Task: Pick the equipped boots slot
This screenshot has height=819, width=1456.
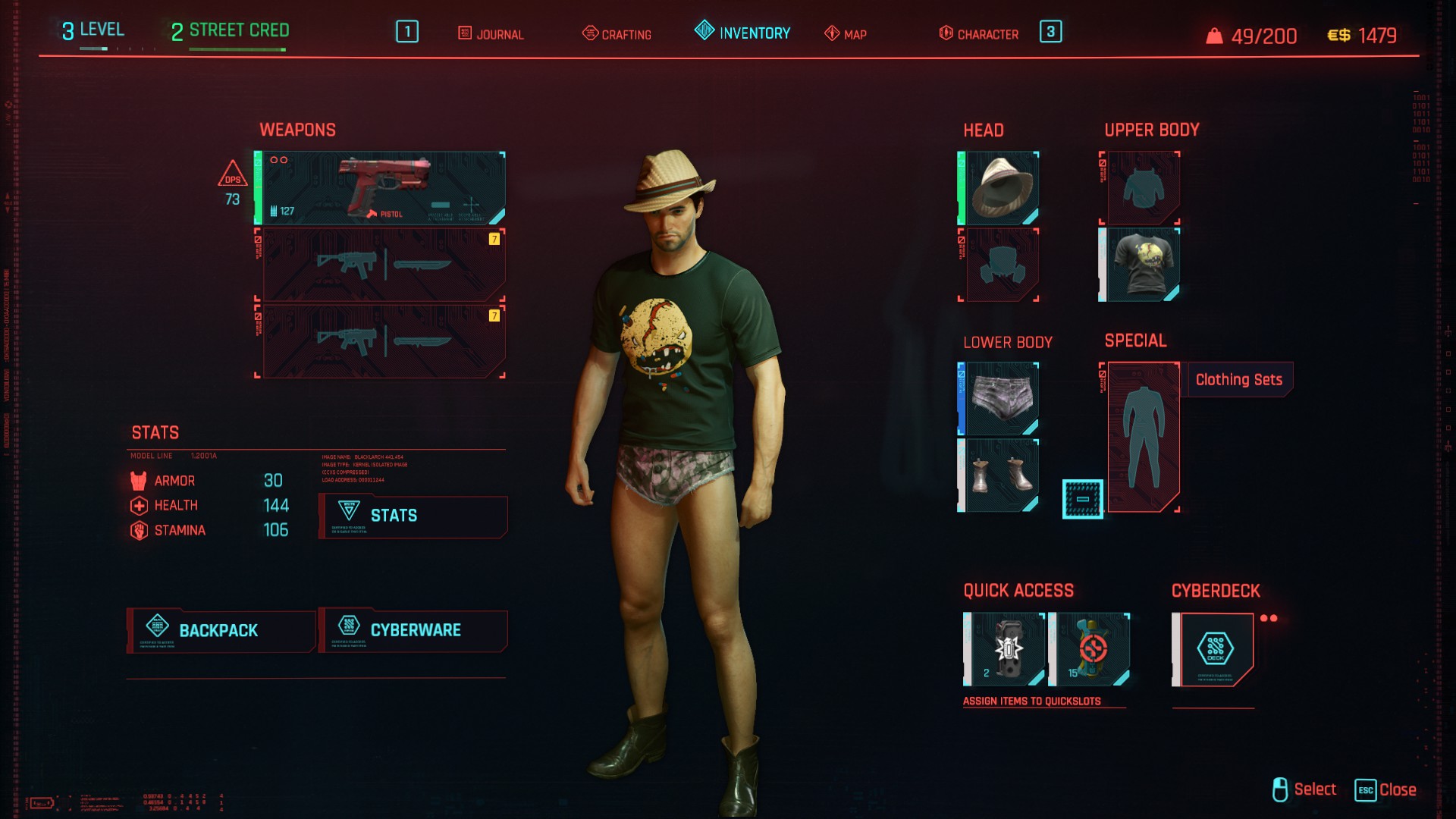Action: click(x=999, y=475)
